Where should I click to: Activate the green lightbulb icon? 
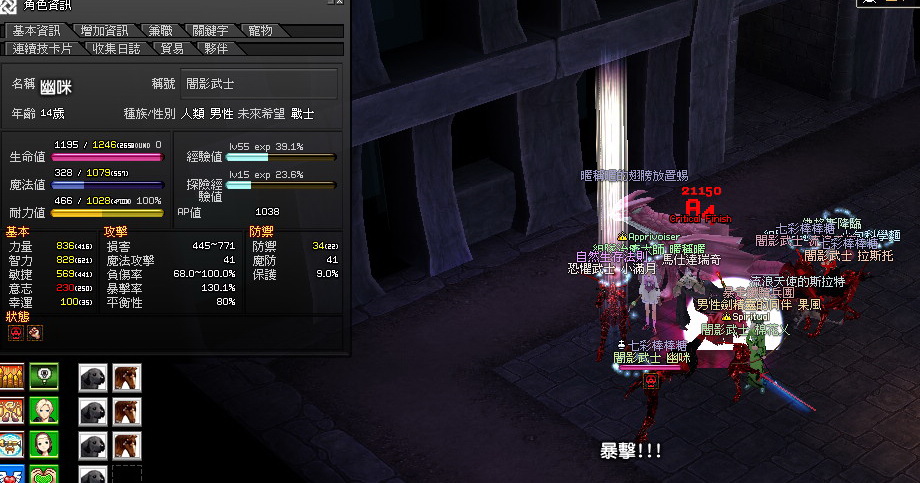pyautogui.click(x=43, y=377)
